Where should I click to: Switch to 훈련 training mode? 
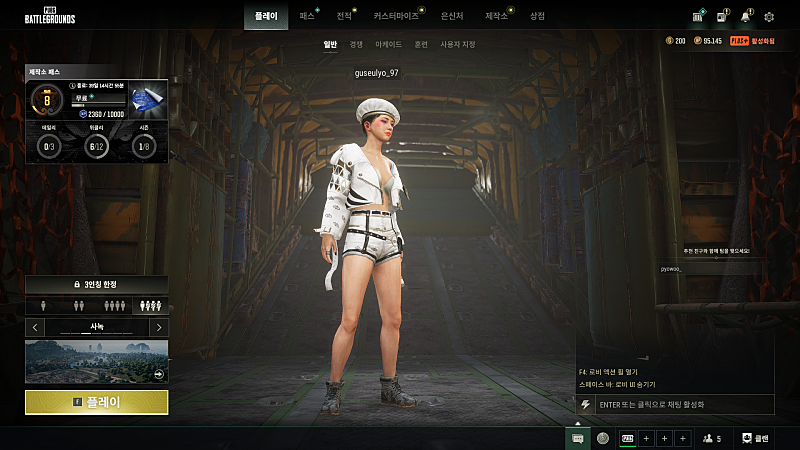(421, 45)
